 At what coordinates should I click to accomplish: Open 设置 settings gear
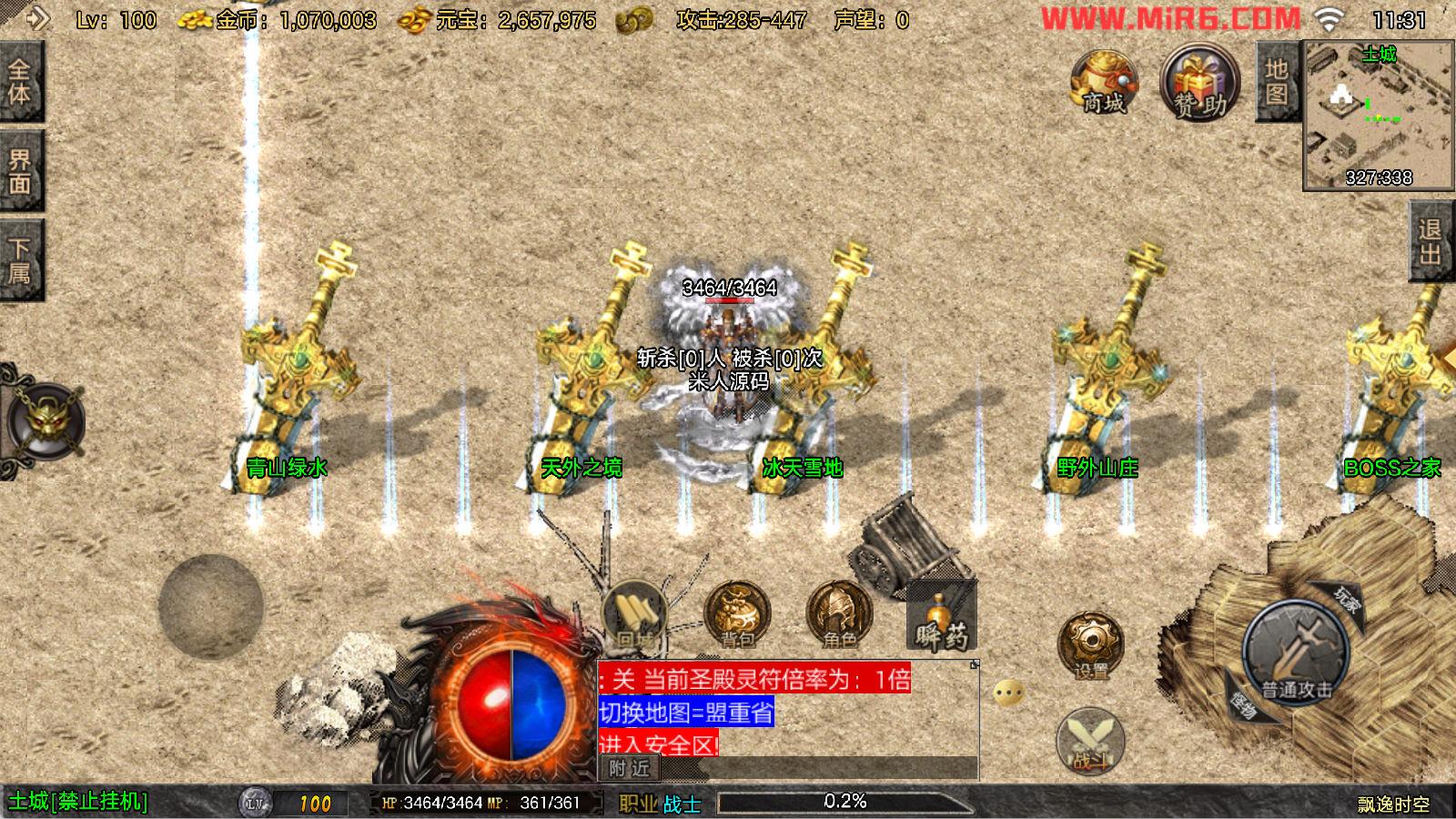(x=1090, y=645)
